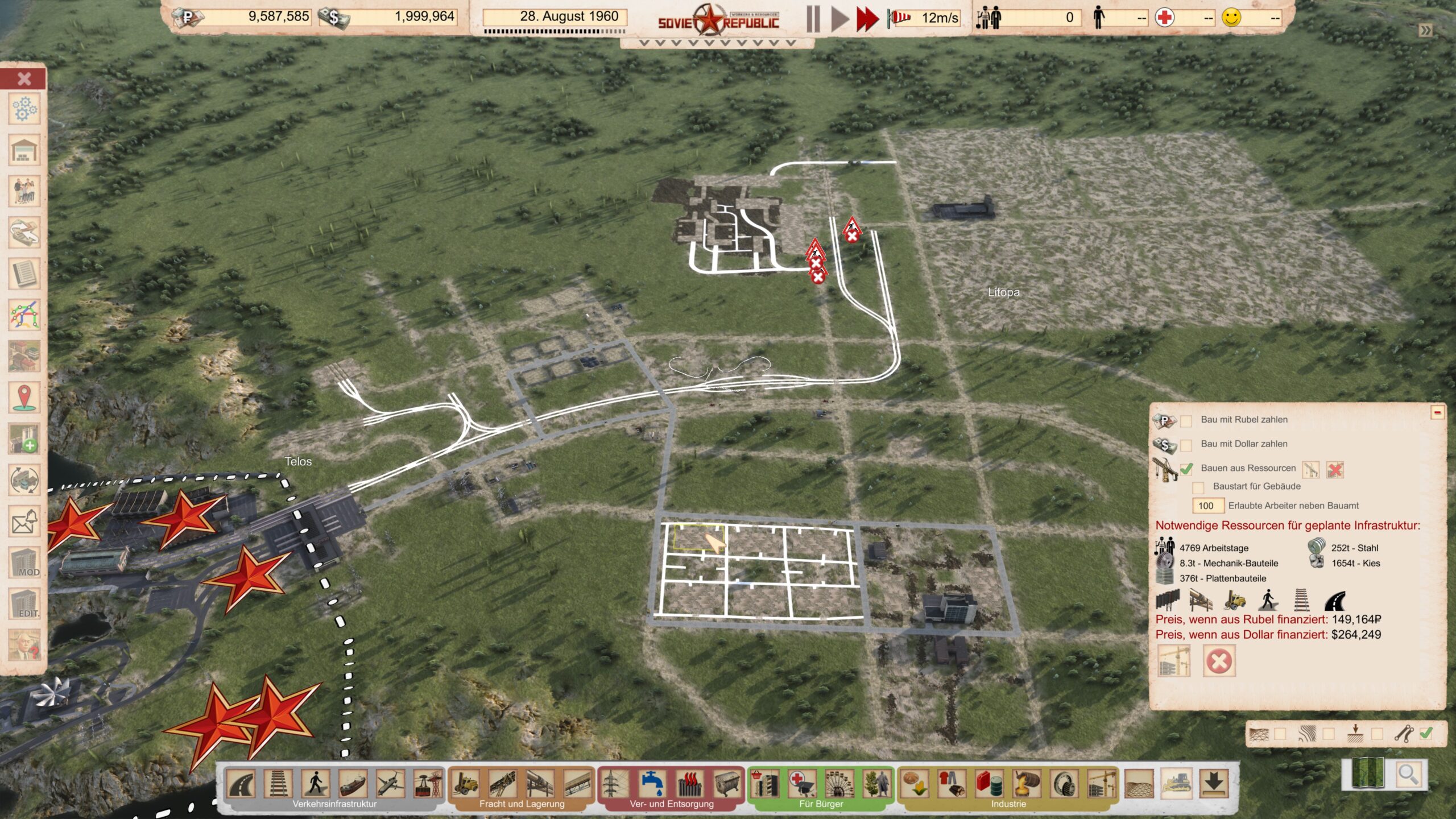Cancel the planned construction with red X

point(1219,661)
